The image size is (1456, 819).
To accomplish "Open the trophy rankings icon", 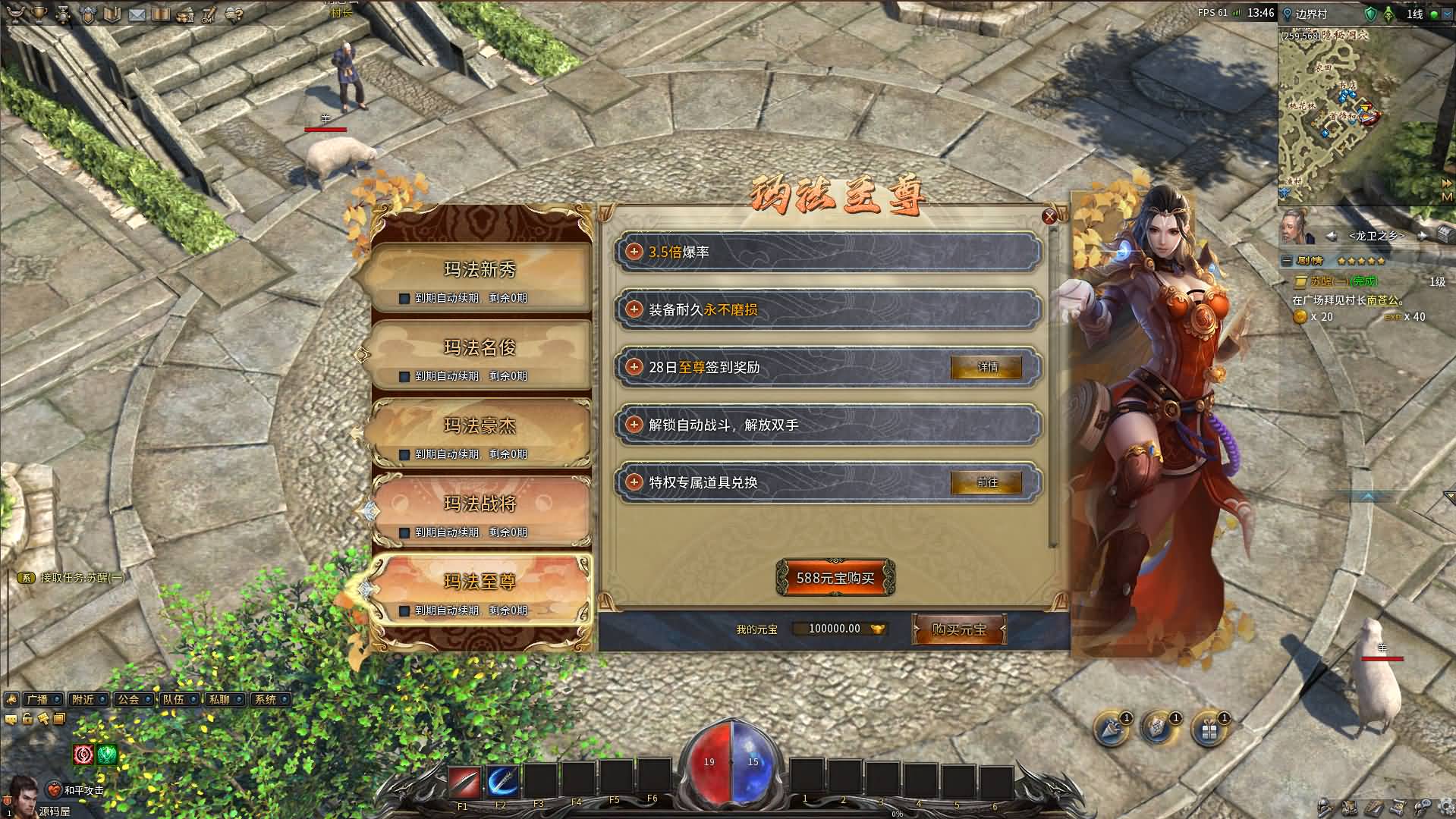I will pyautogui.click(x=38, y=14).
